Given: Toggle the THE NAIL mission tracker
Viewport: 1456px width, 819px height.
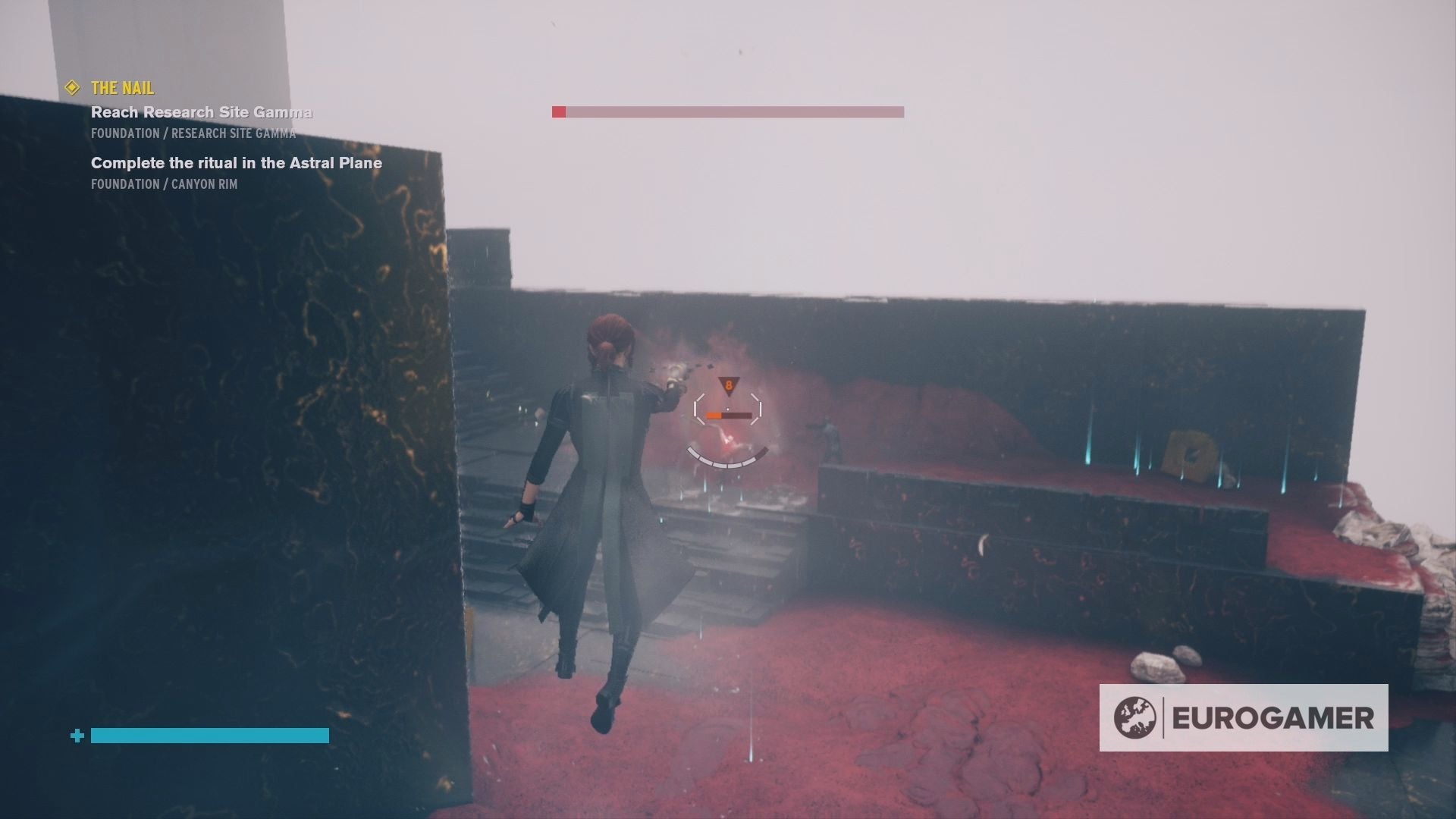Looking at the screenshot, I should pyautogui.click(x=121, y=88).
